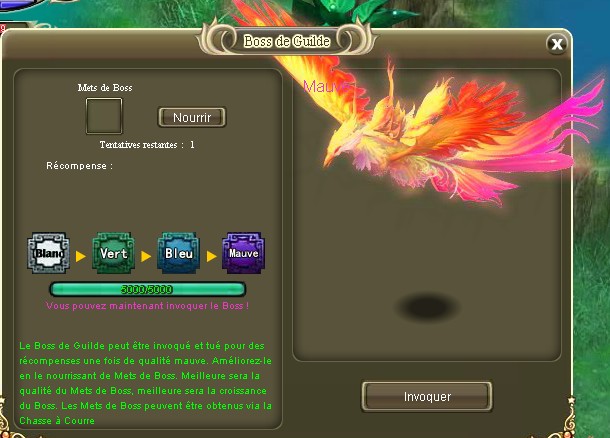Screen dimensions: 610x438
Task: Close the Boss de Guilde window
Action: [x=557, y=43]
